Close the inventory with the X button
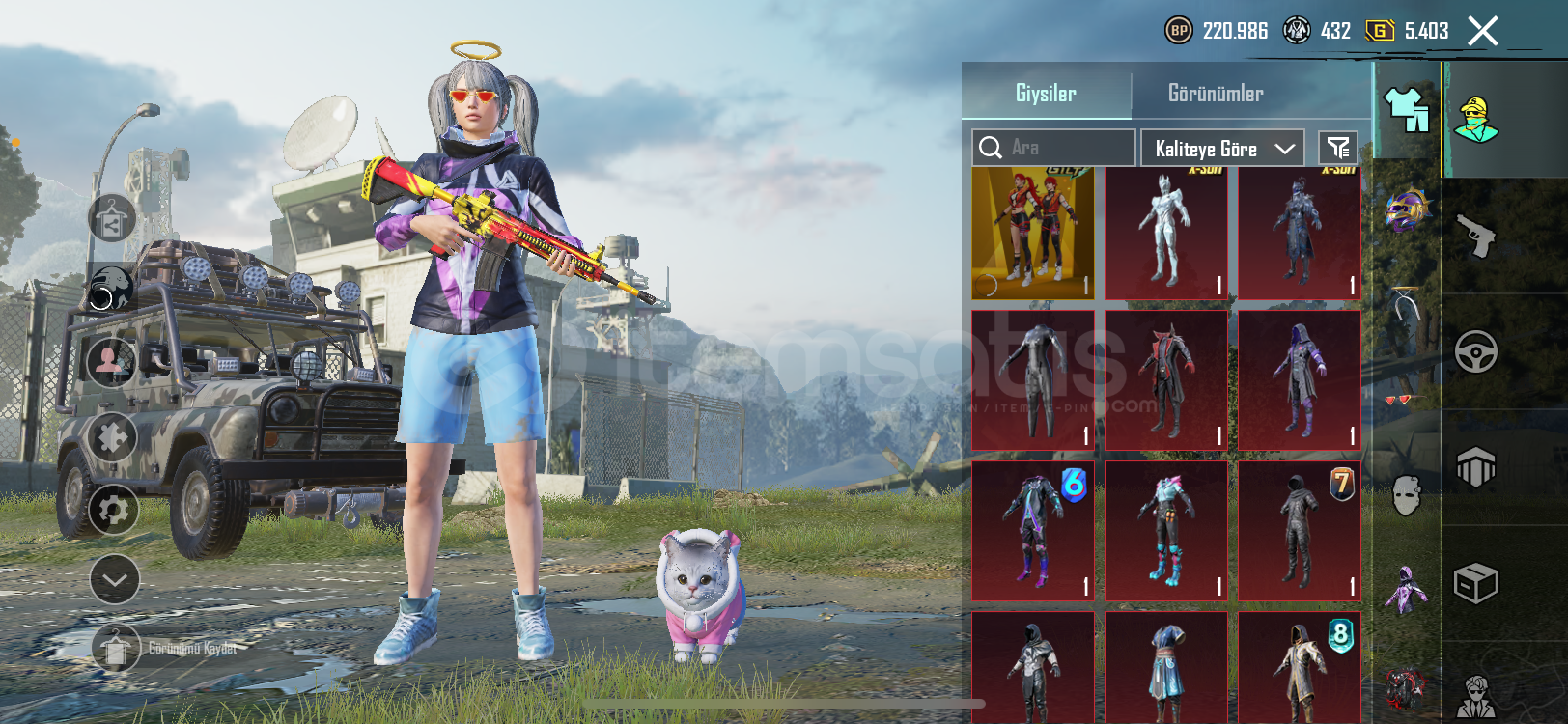This screenshot has width=1568, height=724. pos(1483,31)
